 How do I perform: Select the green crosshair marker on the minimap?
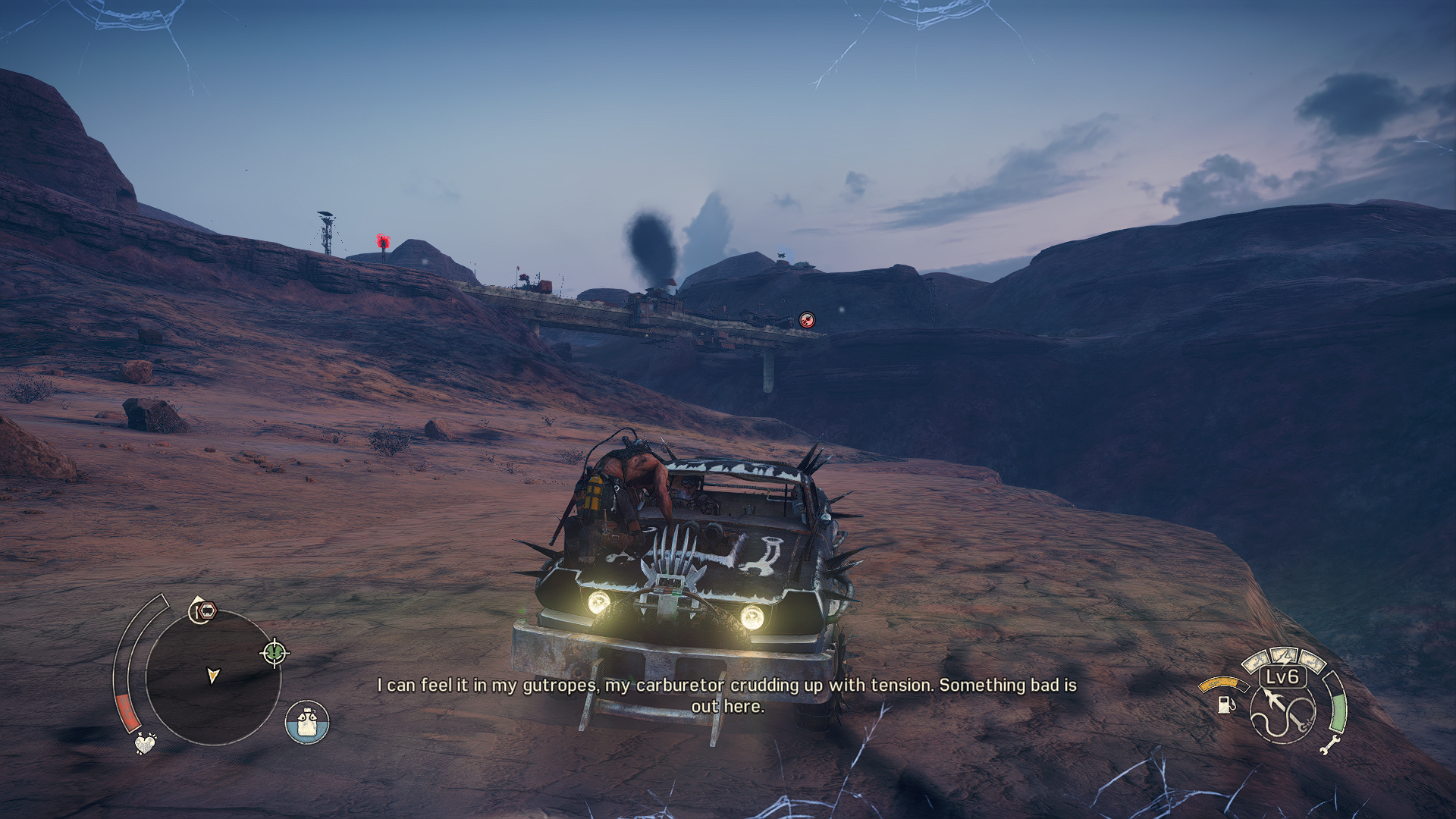click(x=275, y=652)
